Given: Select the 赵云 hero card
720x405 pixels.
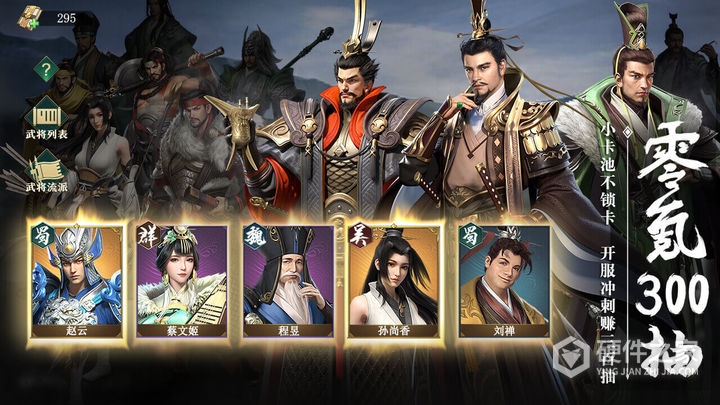Looking at the screenshot, I should pyautogui.click(x=77, y=278).
